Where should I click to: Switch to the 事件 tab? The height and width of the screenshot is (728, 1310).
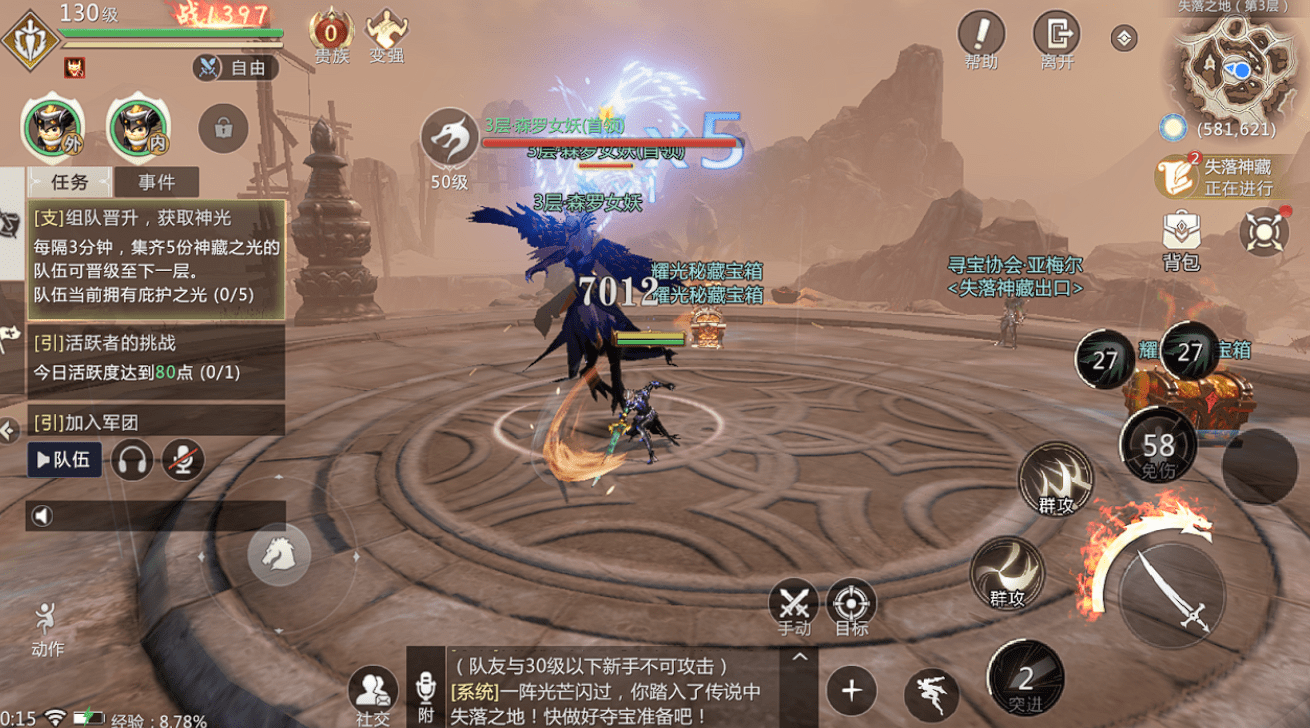point(156,182)
